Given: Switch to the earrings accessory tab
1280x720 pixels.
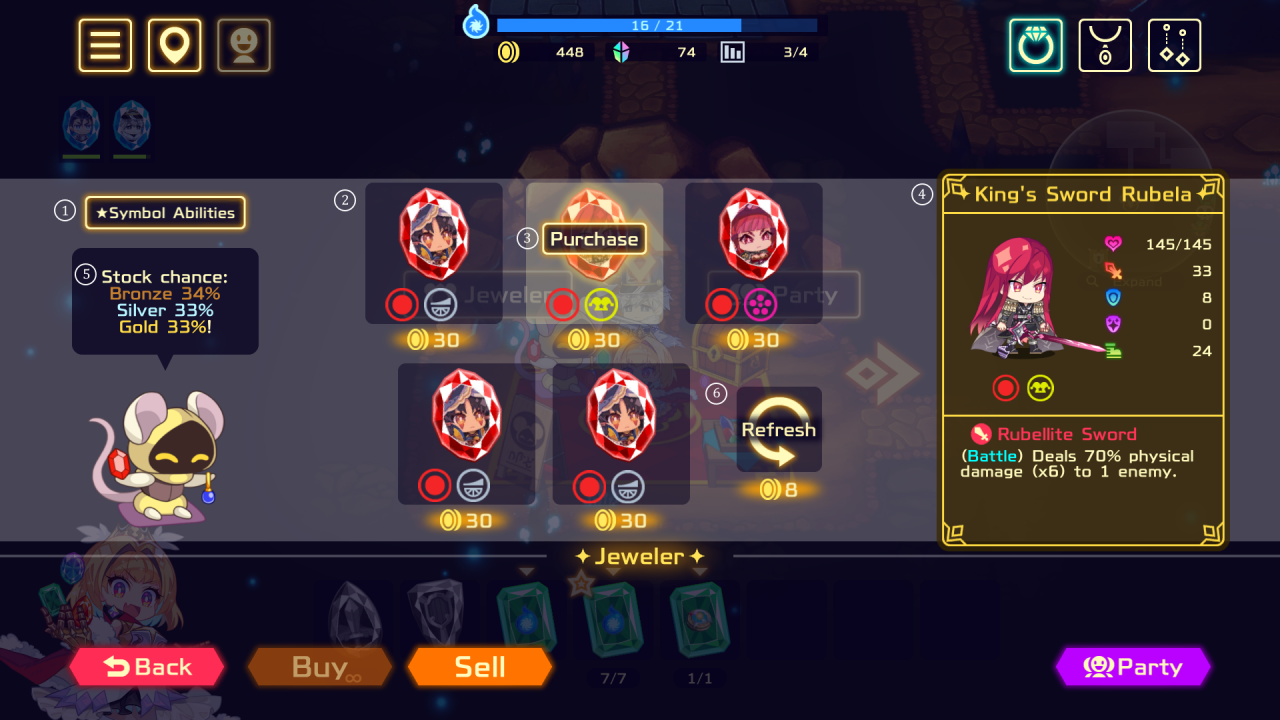Looking at the screenshot, I should (1174, 45).
